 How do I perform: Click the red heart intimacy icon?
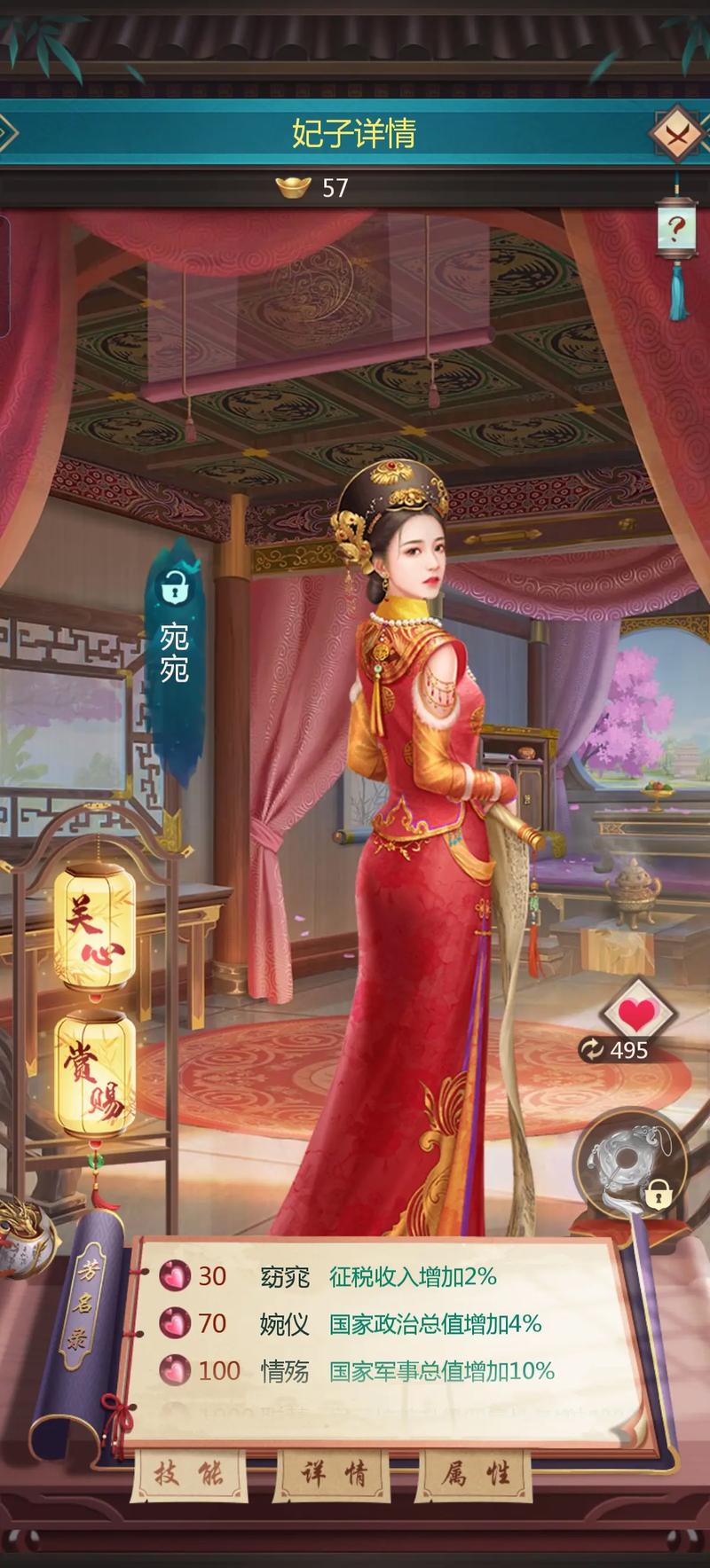click(635, 1011)
